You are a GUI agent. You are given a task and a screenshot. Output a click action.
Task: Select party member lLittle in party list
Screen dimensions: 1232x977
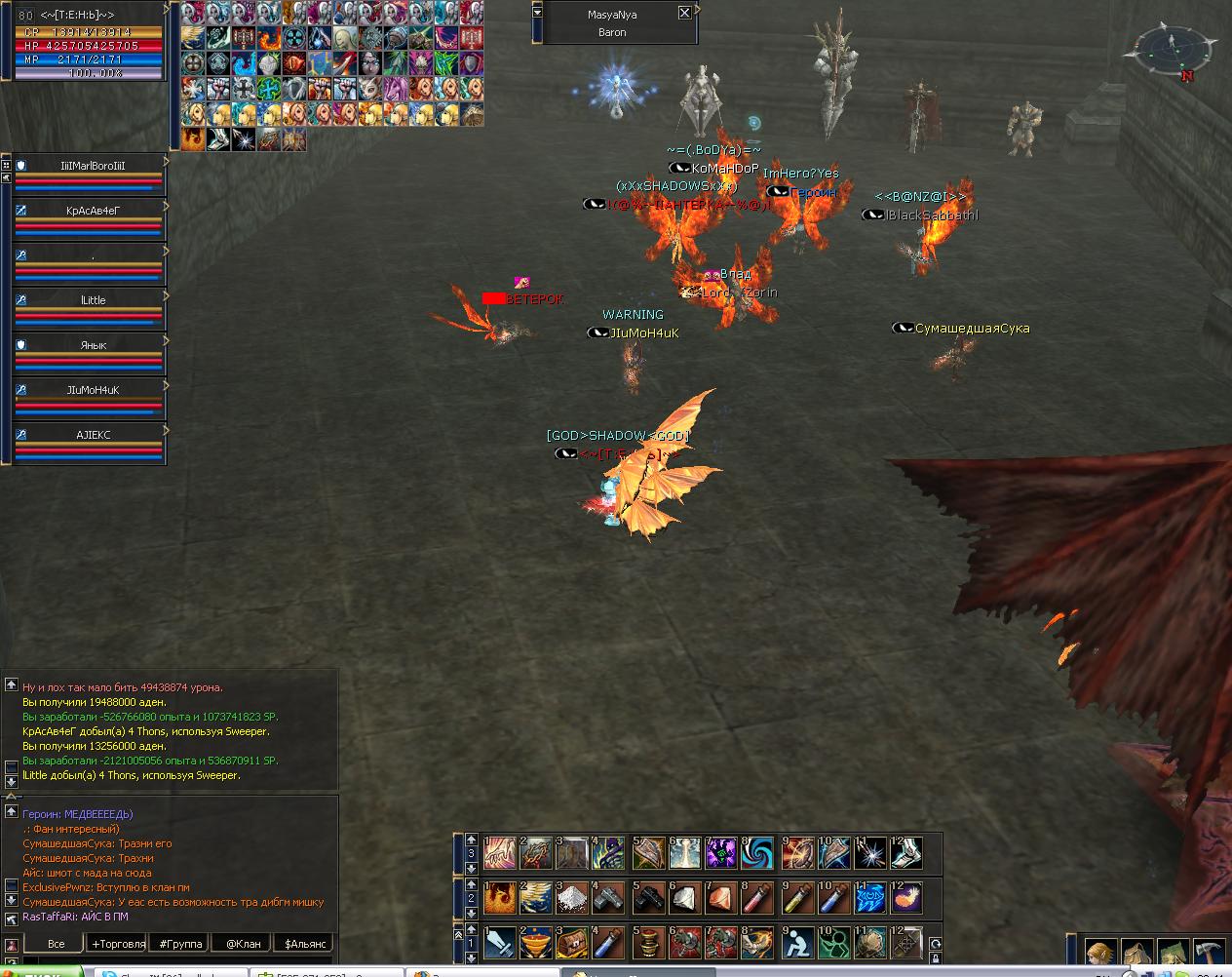93,300
